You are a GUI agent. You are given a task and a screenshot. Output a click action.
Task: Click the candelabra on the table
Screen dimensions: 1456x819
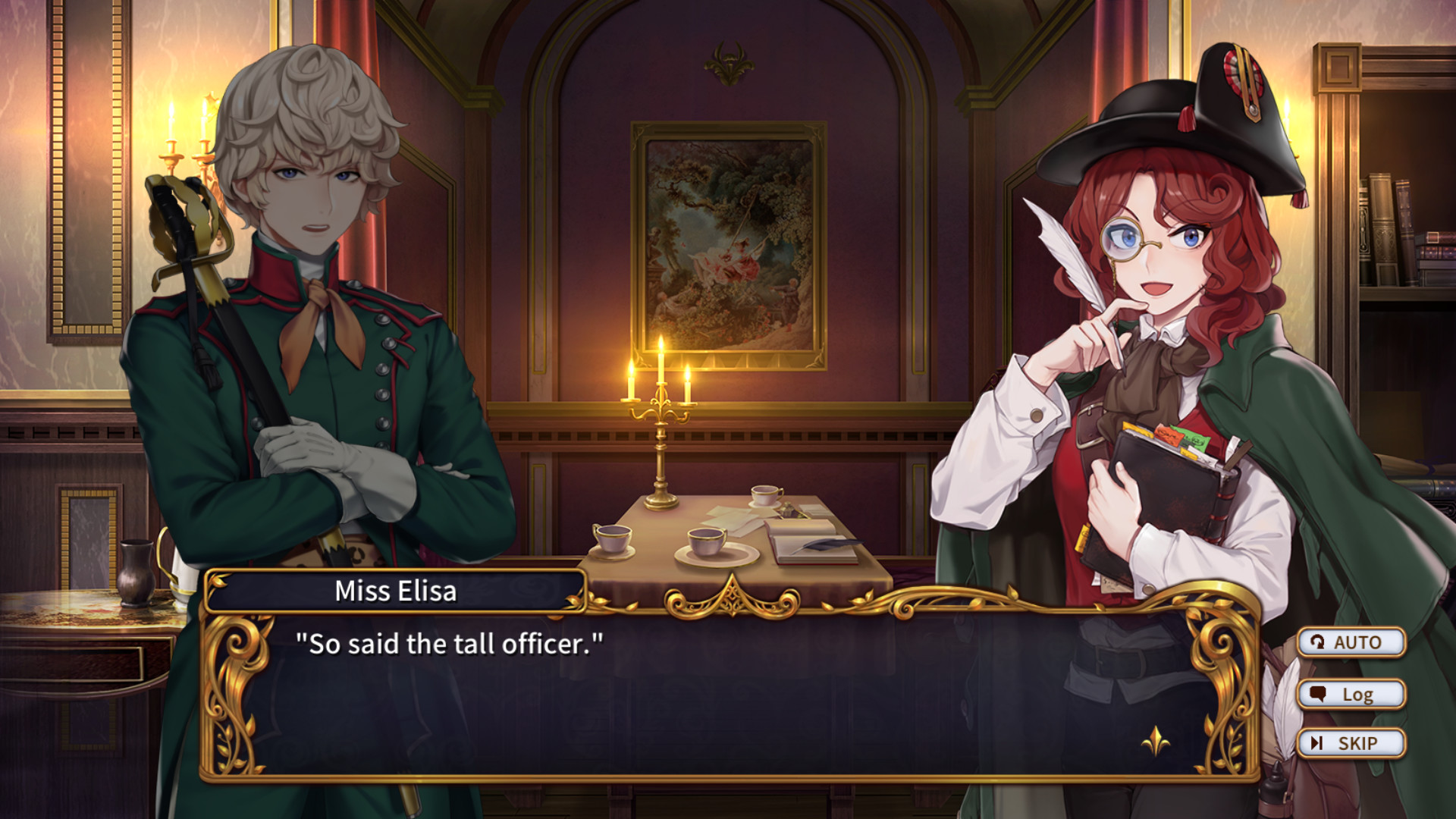pyautogui.click(x=659, y=425)
